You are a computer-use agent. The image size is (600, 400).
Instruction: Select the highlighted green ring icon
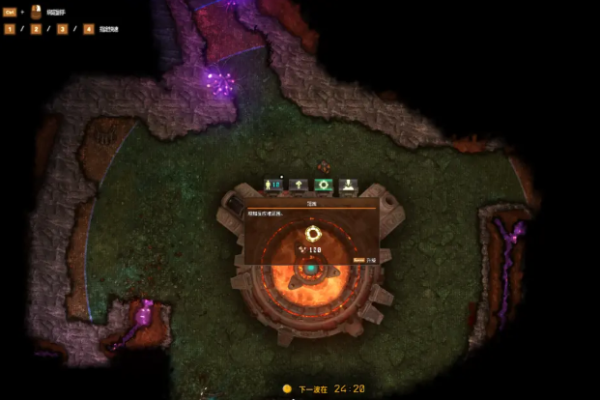point(323,185)
